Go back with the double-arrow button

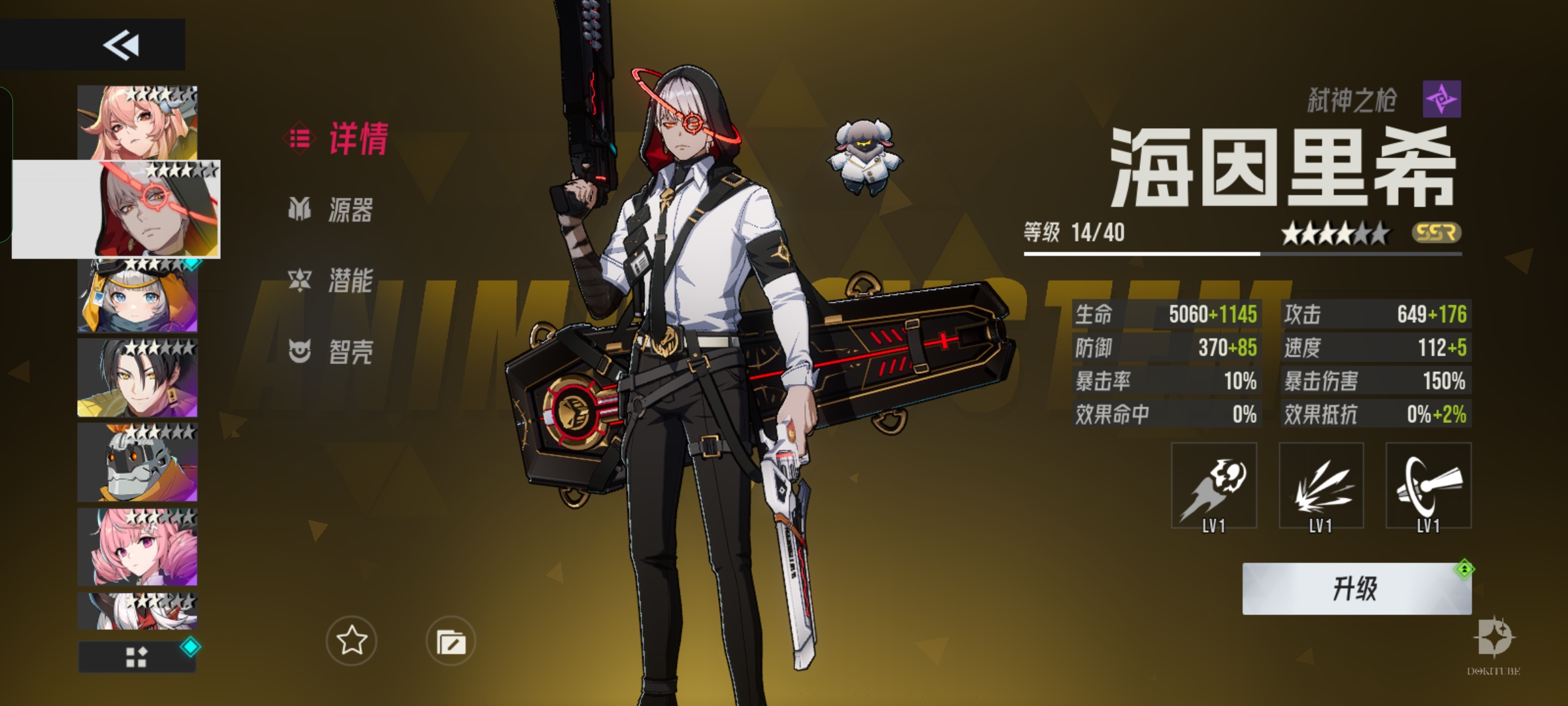[x=121, y=45]
